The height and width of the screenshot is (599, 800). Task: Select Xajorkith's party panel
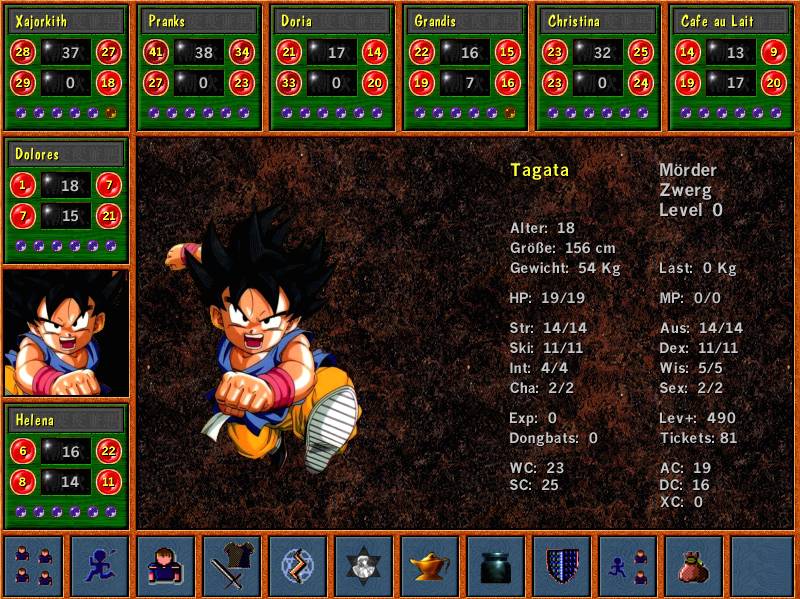pyautogui.click(x=67, y=67)
